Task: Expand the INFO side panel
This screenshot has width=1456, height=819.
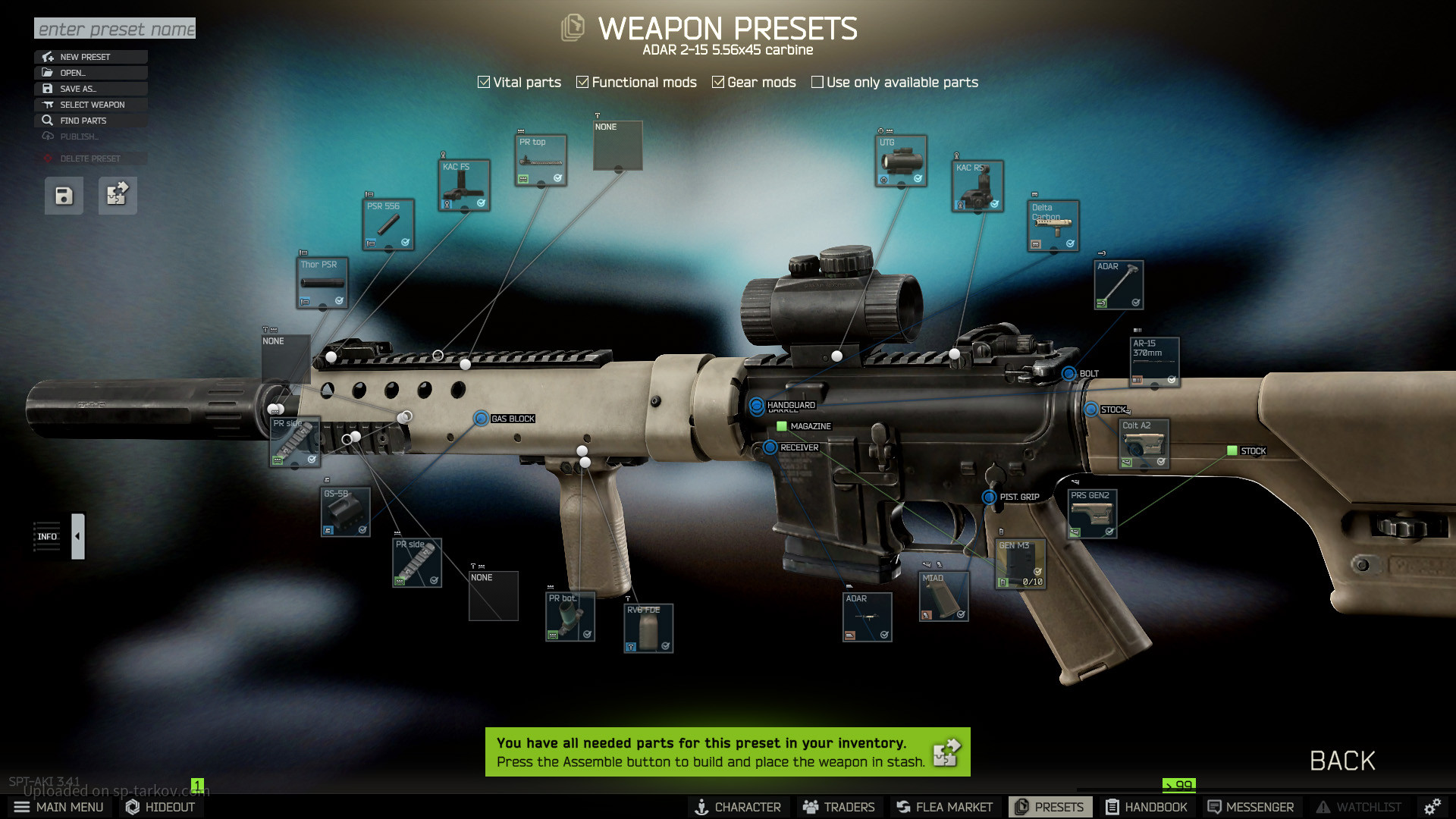Action: click(77, 536)
